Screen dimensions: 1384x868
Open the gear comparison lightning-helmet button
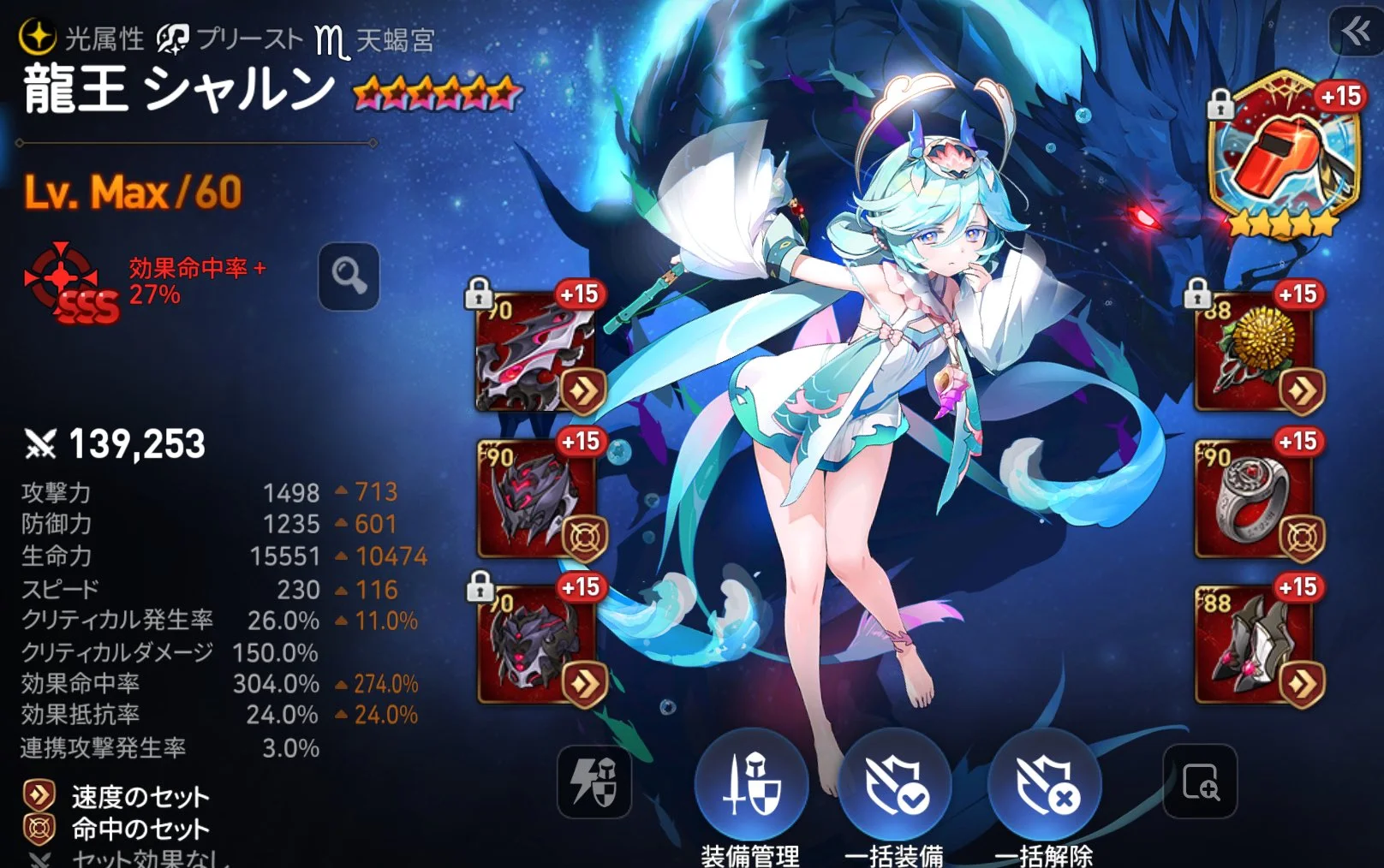point(594,781)
